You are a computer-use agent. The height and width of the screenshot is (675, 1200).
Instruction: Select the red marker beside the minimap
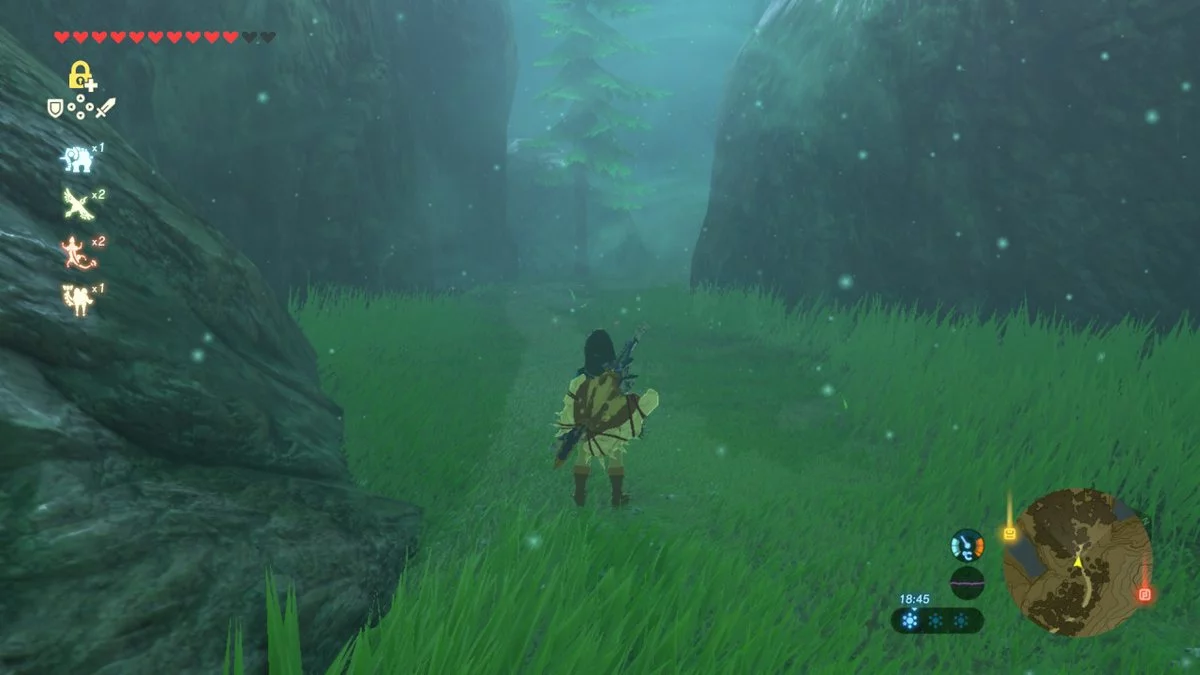pos(1145,594)
